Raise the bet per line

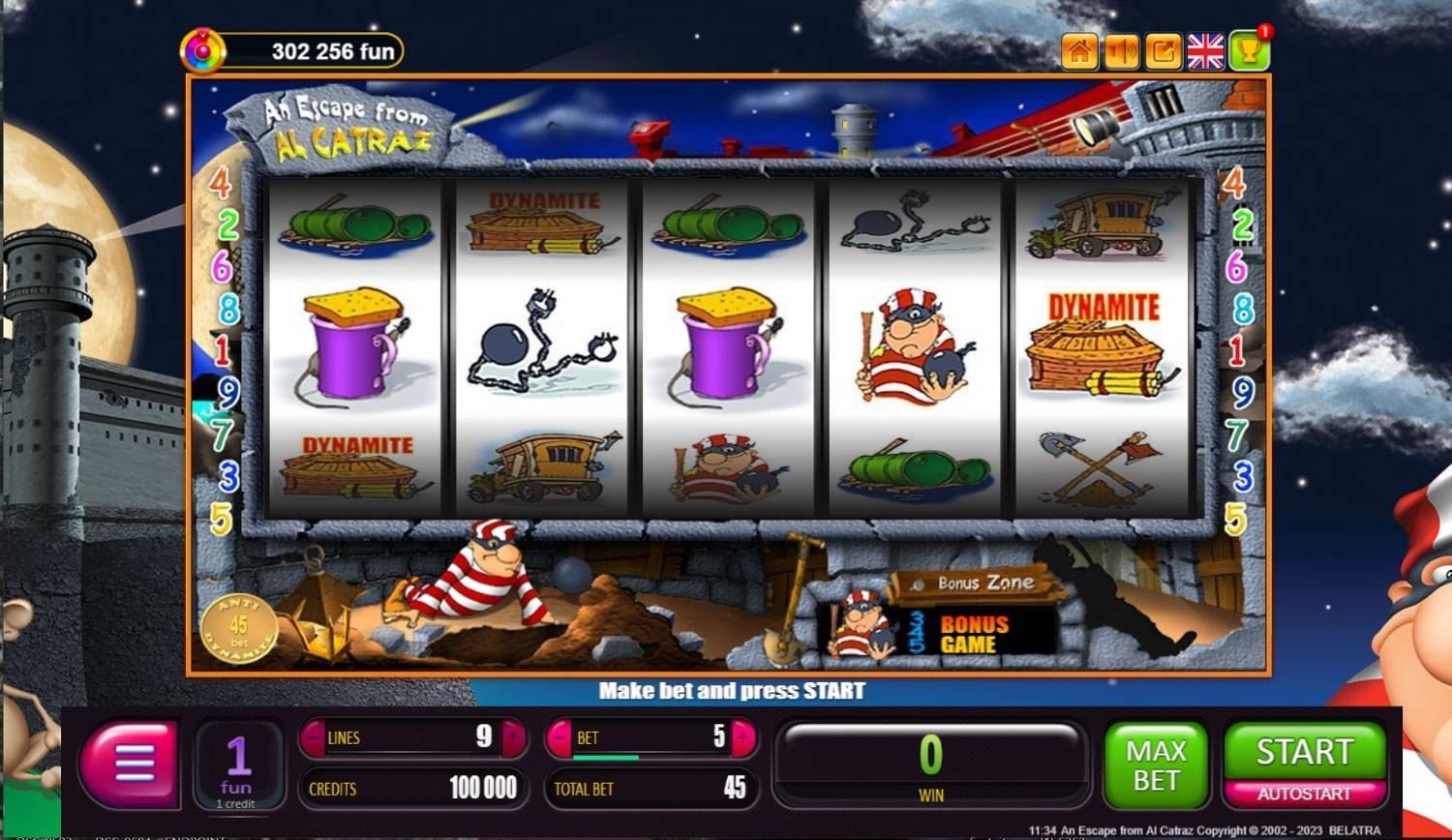tap(742, 738)
